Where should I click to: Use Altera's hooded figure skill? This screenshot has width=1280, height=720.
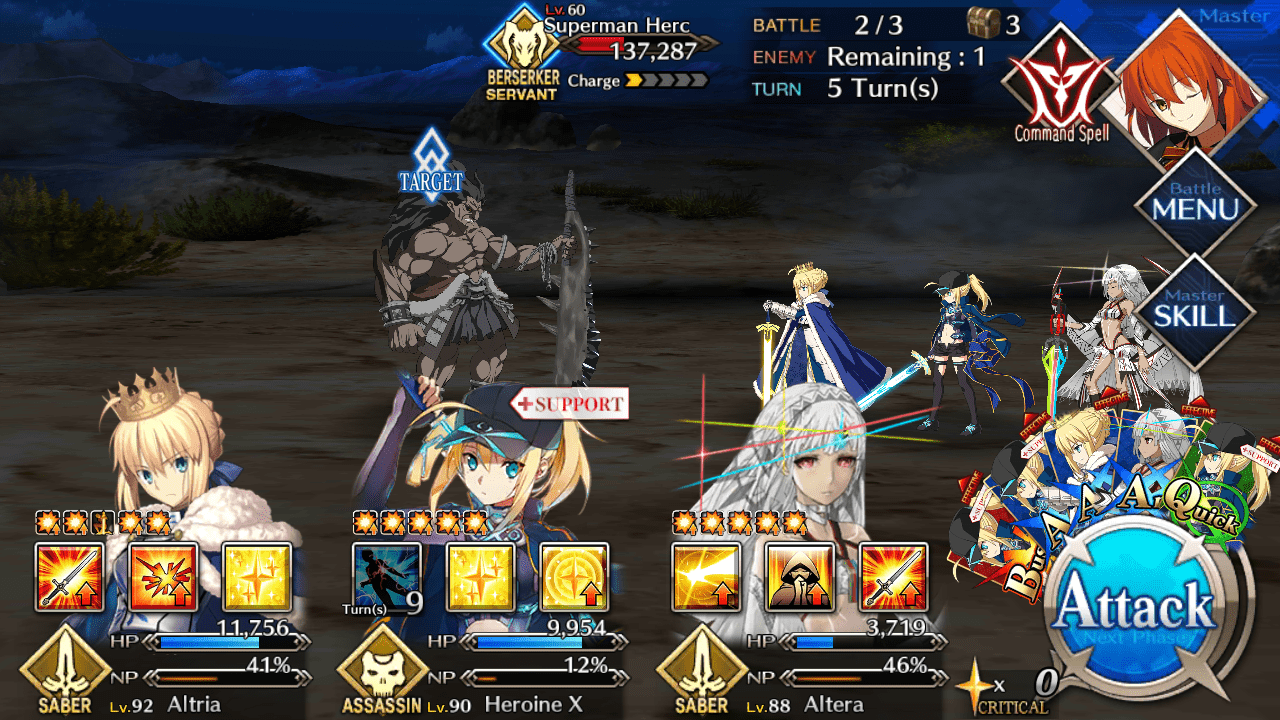(x=799, y=577)
